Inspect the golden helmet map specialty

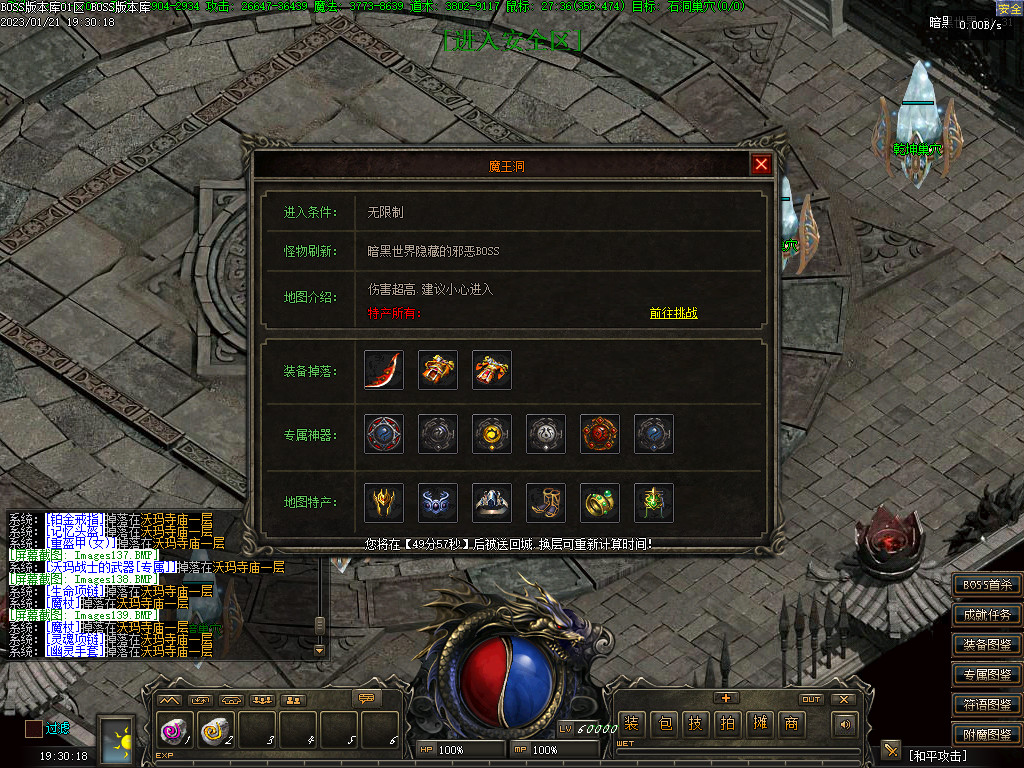[x=384, y=503]
